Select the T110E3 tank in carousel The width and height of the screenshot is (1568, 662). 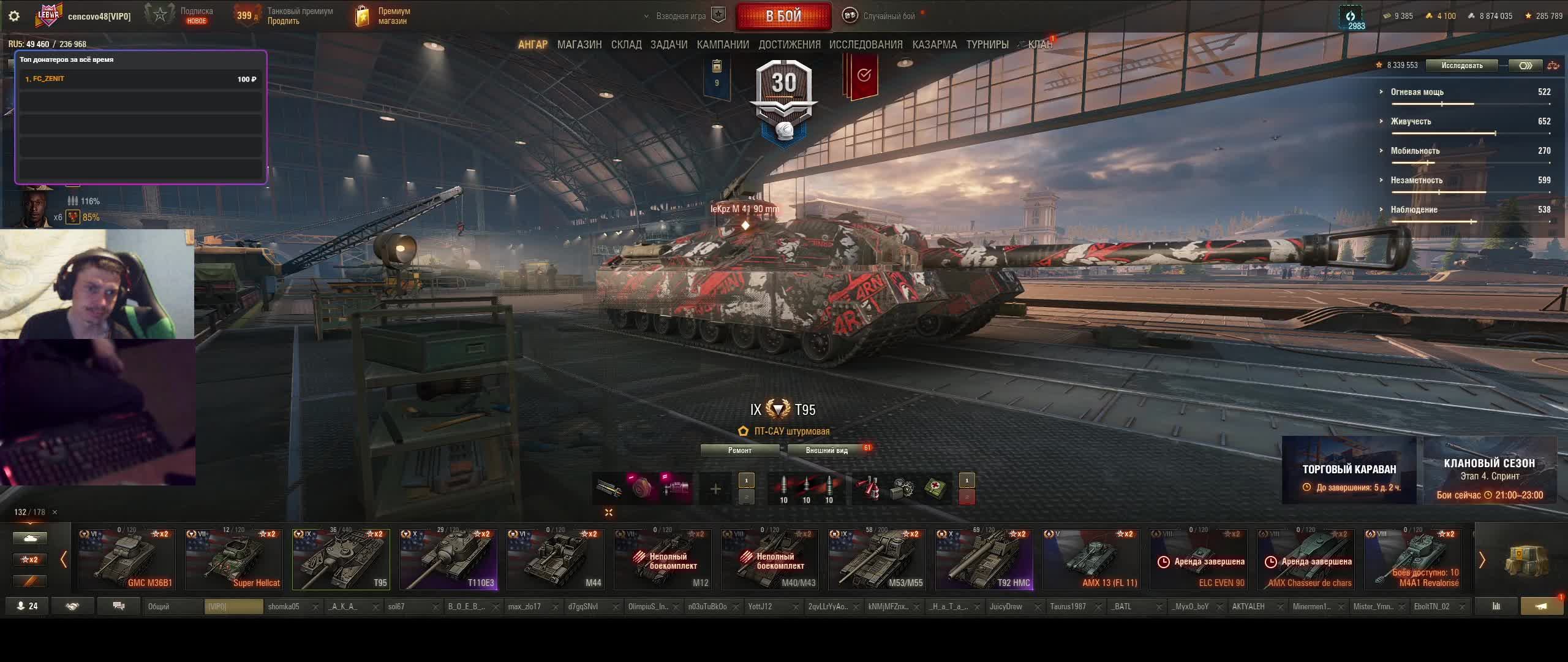(x=448, y=560)
